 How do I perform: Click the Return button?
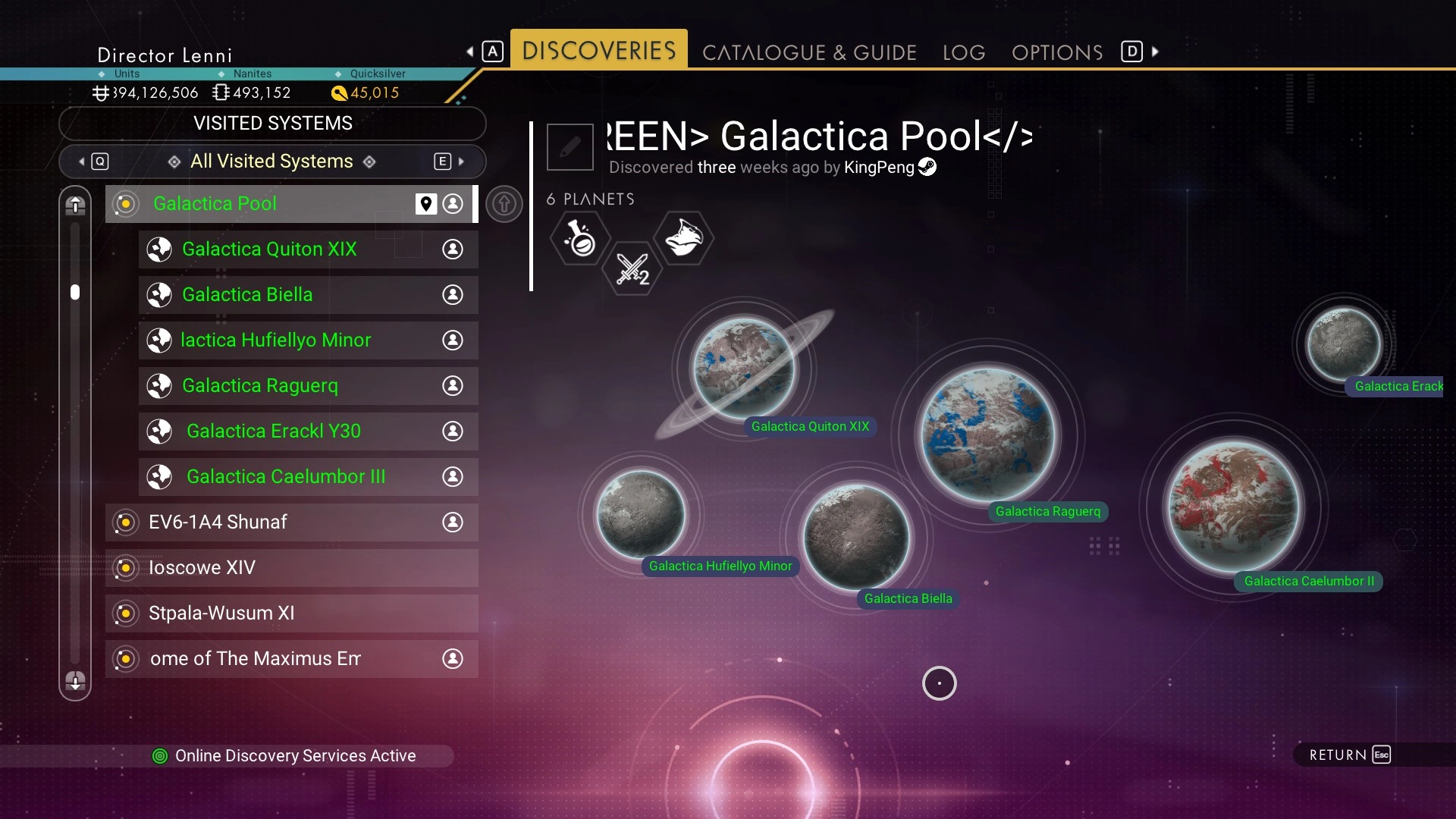[x=1349, y=755]
